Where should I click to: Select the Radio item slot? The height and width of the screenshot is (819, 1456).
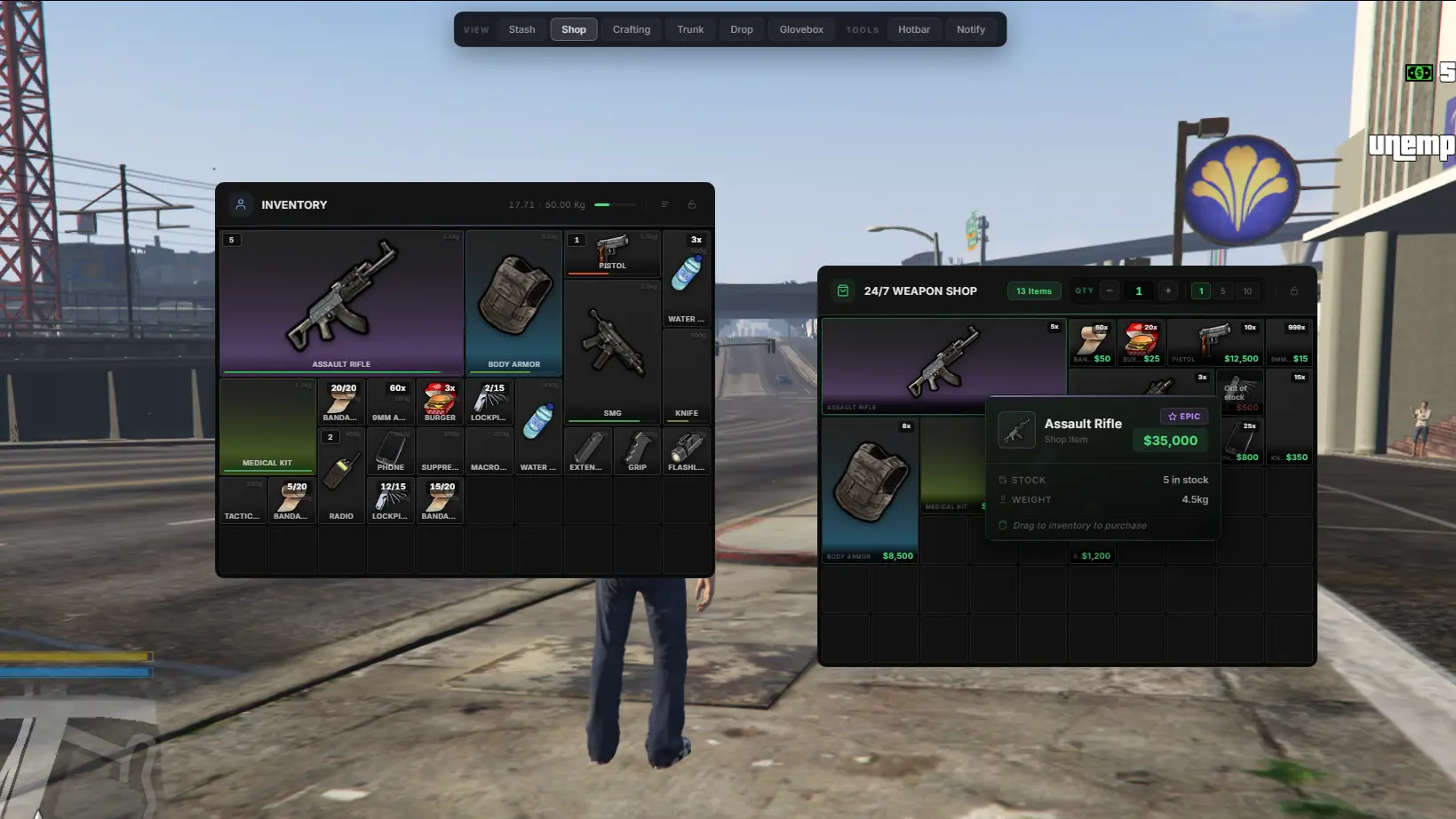coord(341,500)
